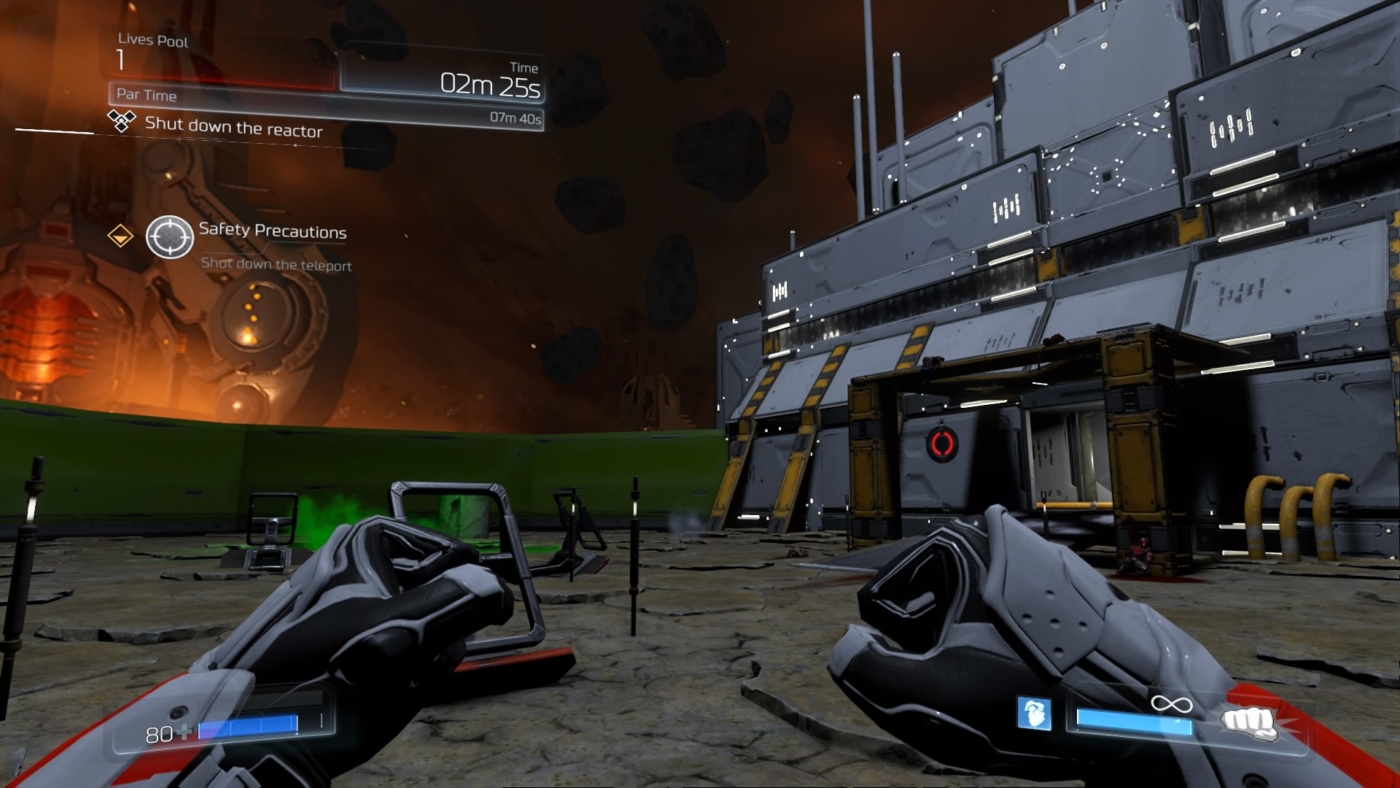Select the Time panel header
The width and height of the screenshot is (1400, 788).
(x=523, y=68)
